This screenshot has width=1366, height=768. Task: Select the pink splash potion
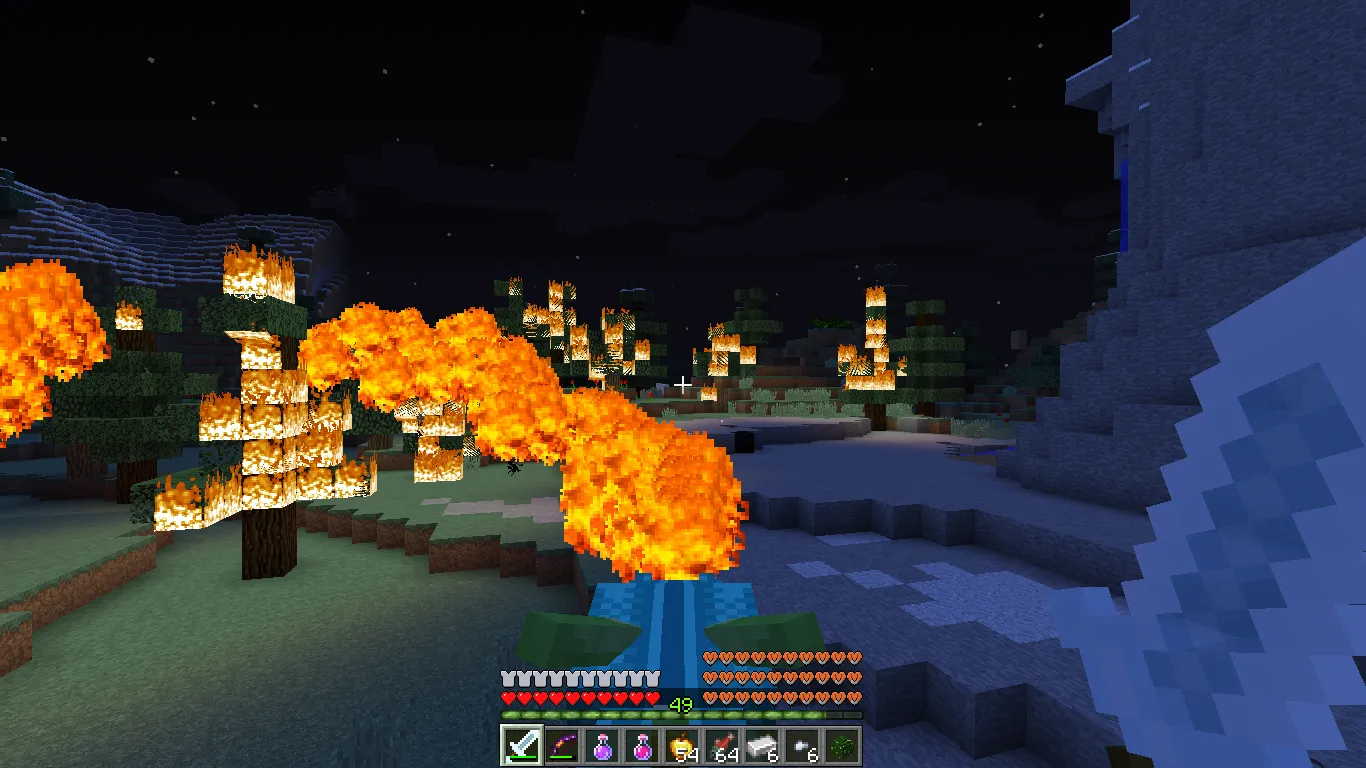641,745
